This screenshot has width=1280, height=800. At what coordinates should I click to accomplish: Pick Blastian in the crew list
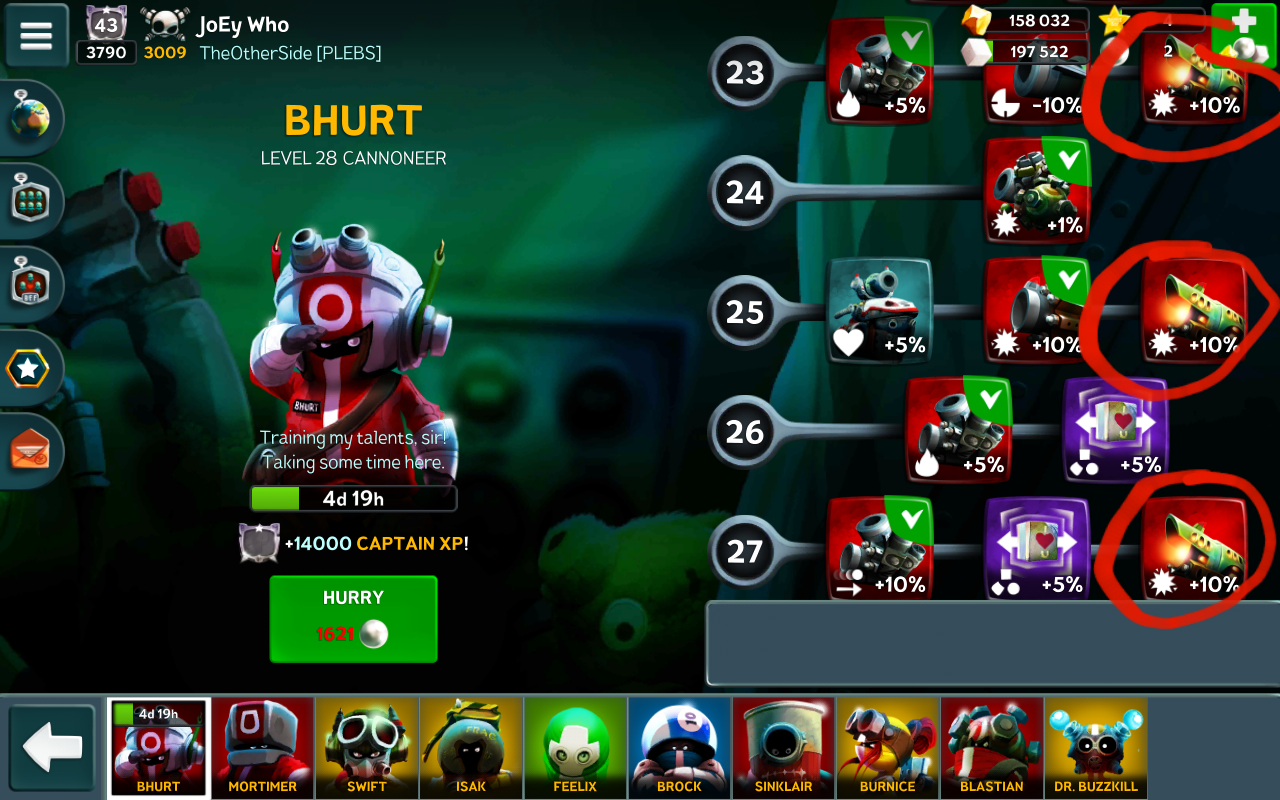click(991, 747)
